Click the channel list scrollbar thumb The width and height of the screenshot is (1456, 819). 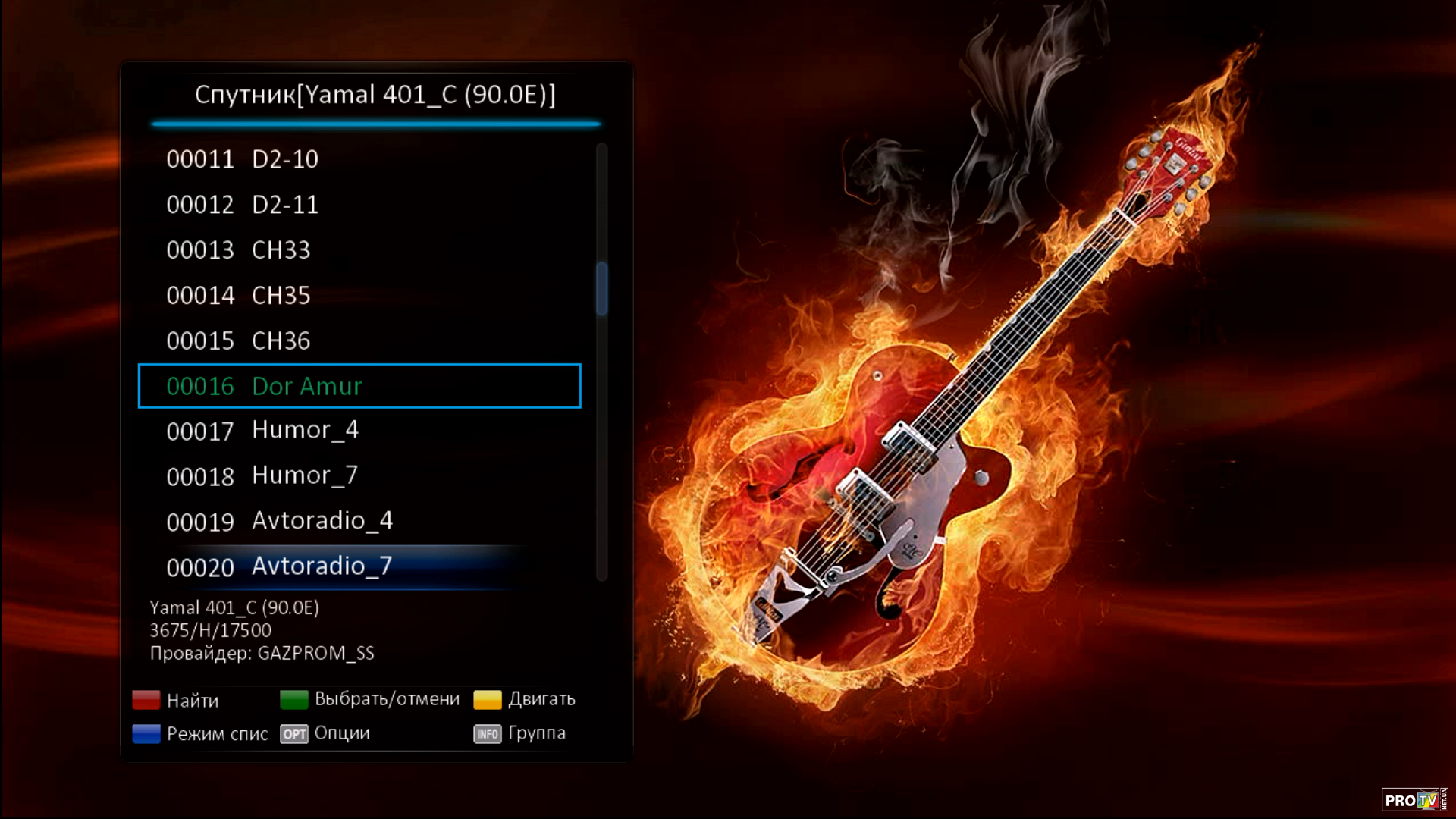point(602,288)
